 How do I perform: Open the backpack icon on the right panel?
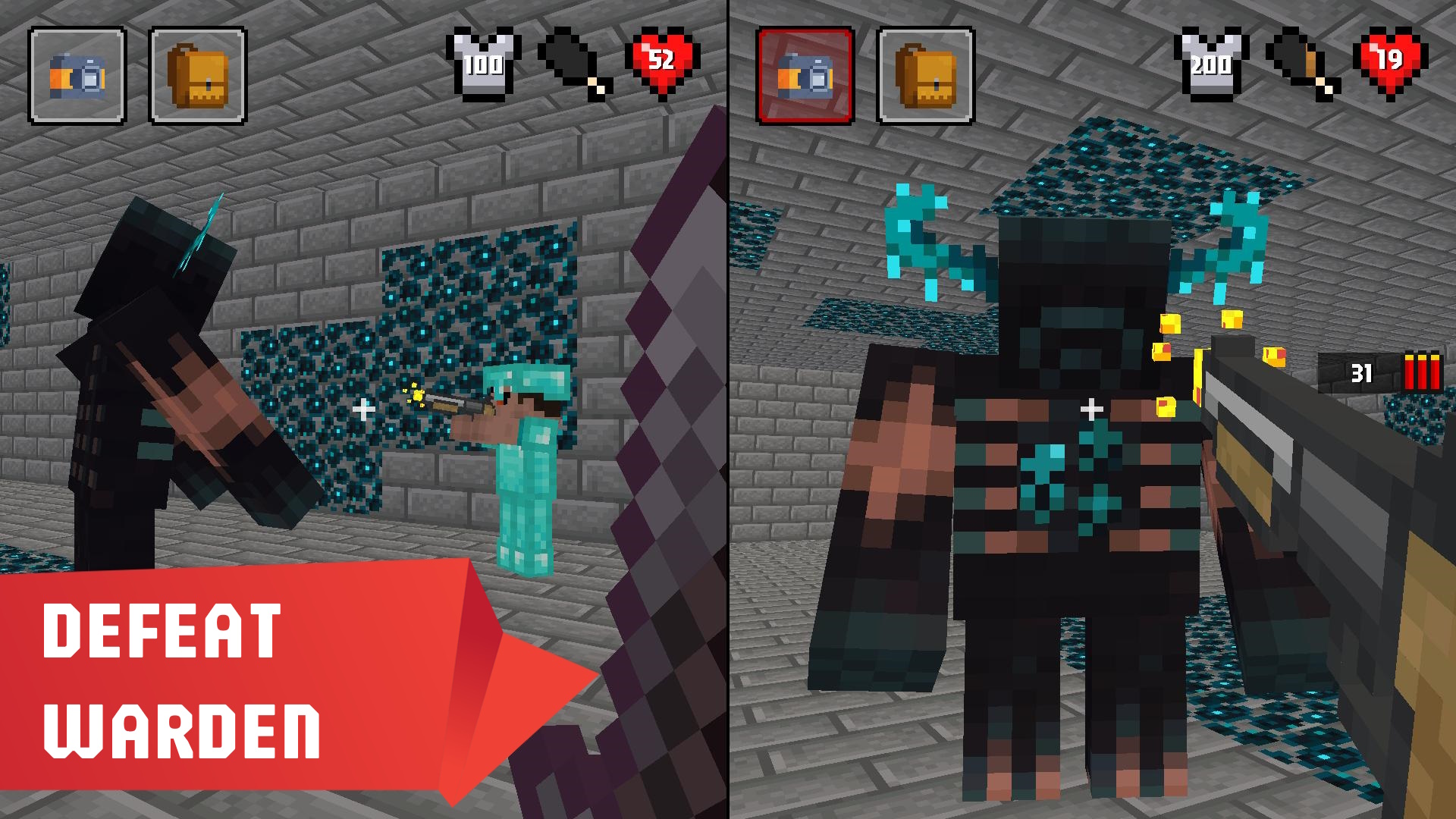click(927, 74)
